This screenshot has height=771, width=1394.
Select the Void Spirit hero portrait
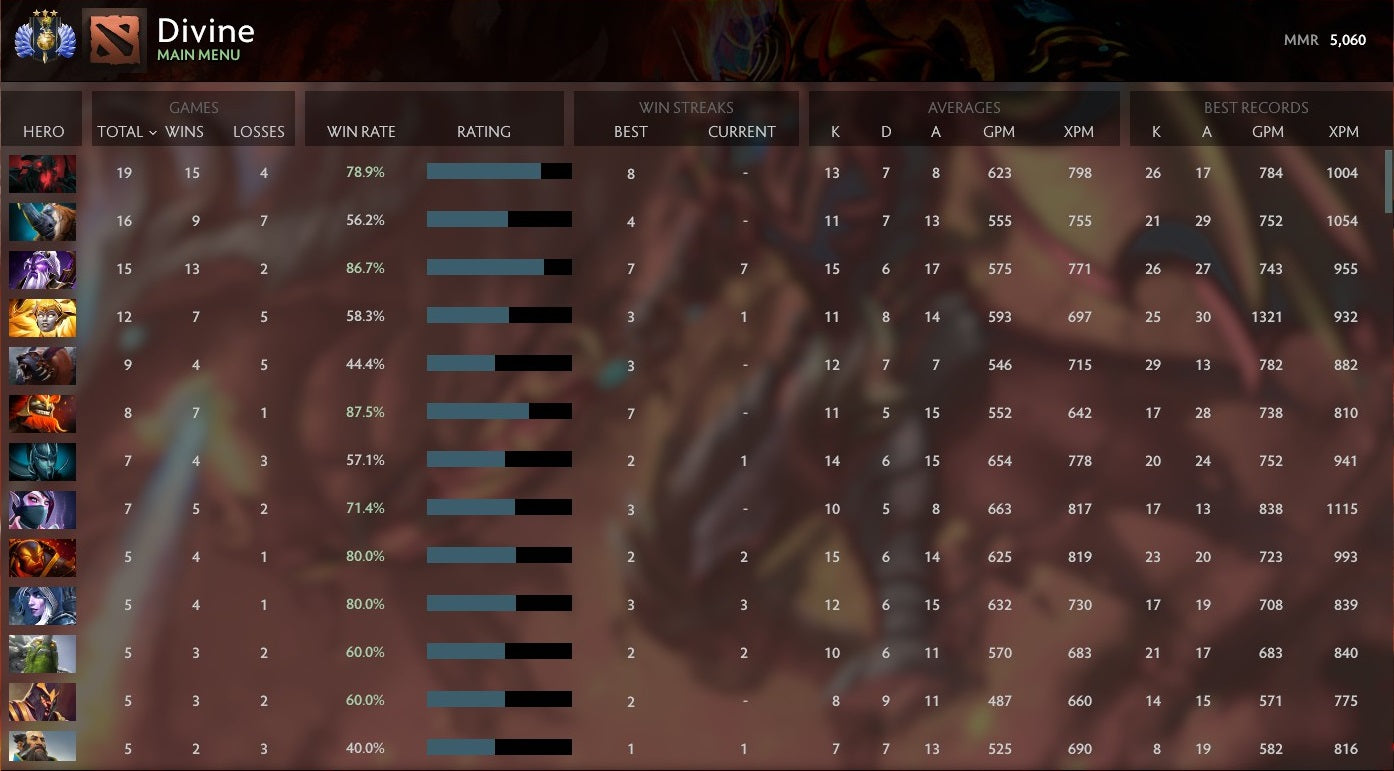point(42,269)
